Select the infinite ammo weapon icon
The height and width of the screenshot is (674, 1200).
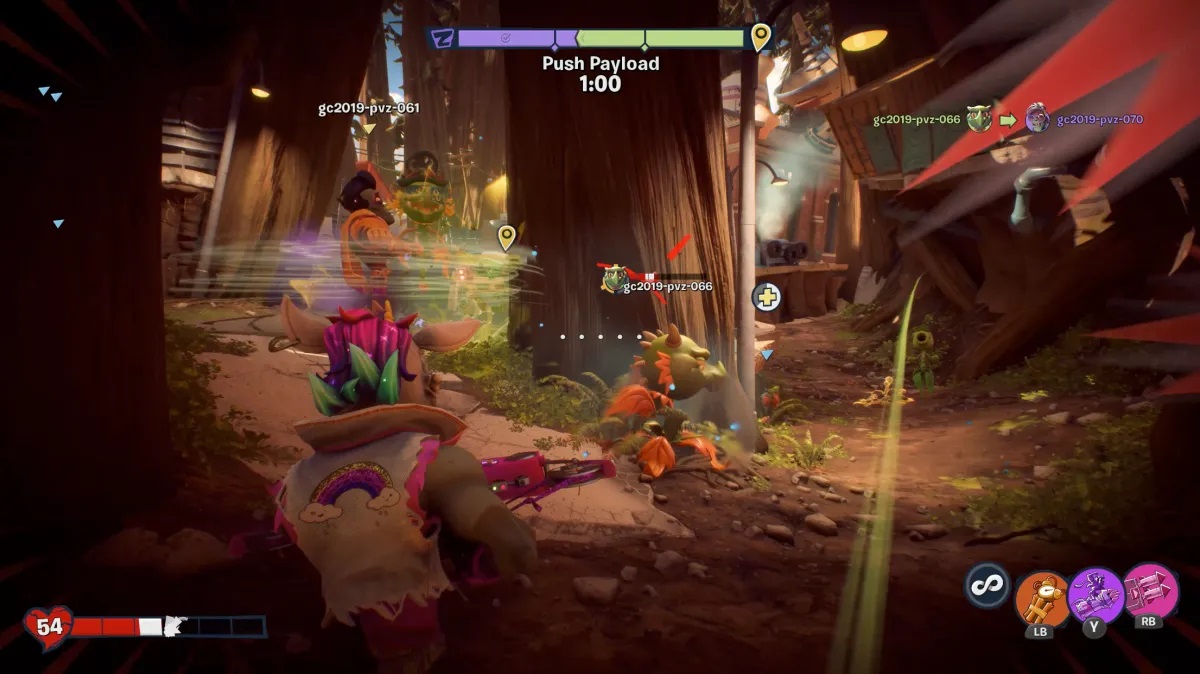987,585
